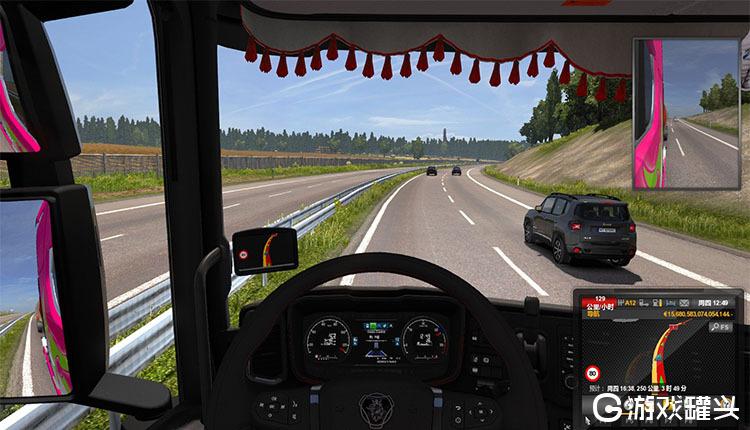Click the Route Advisor navigation map

tap(661, 350)
